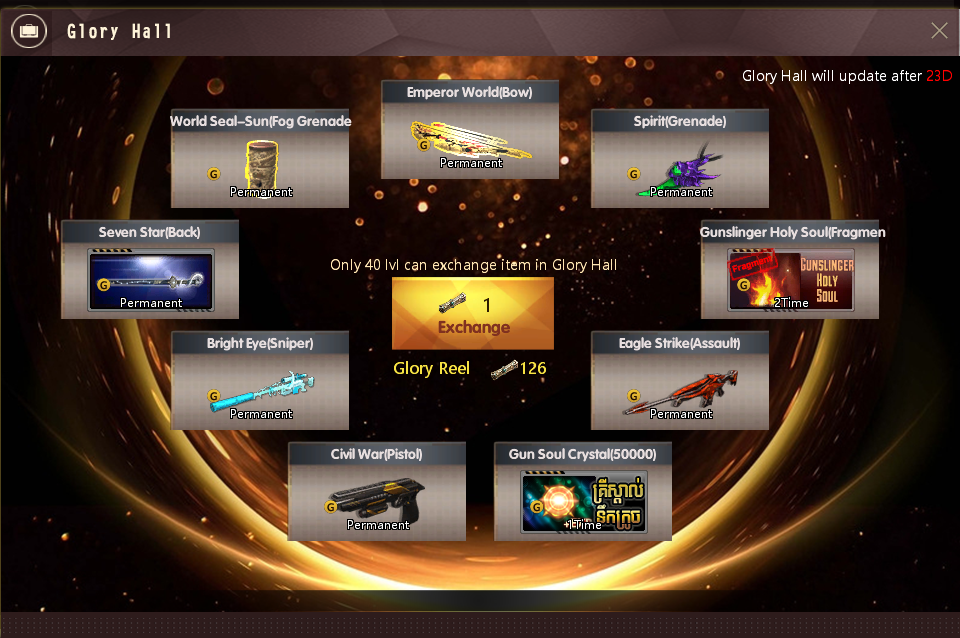Screen dimensions: 960x638
Task: Select the Emperor World bow item
Action: tap(470, 141)
